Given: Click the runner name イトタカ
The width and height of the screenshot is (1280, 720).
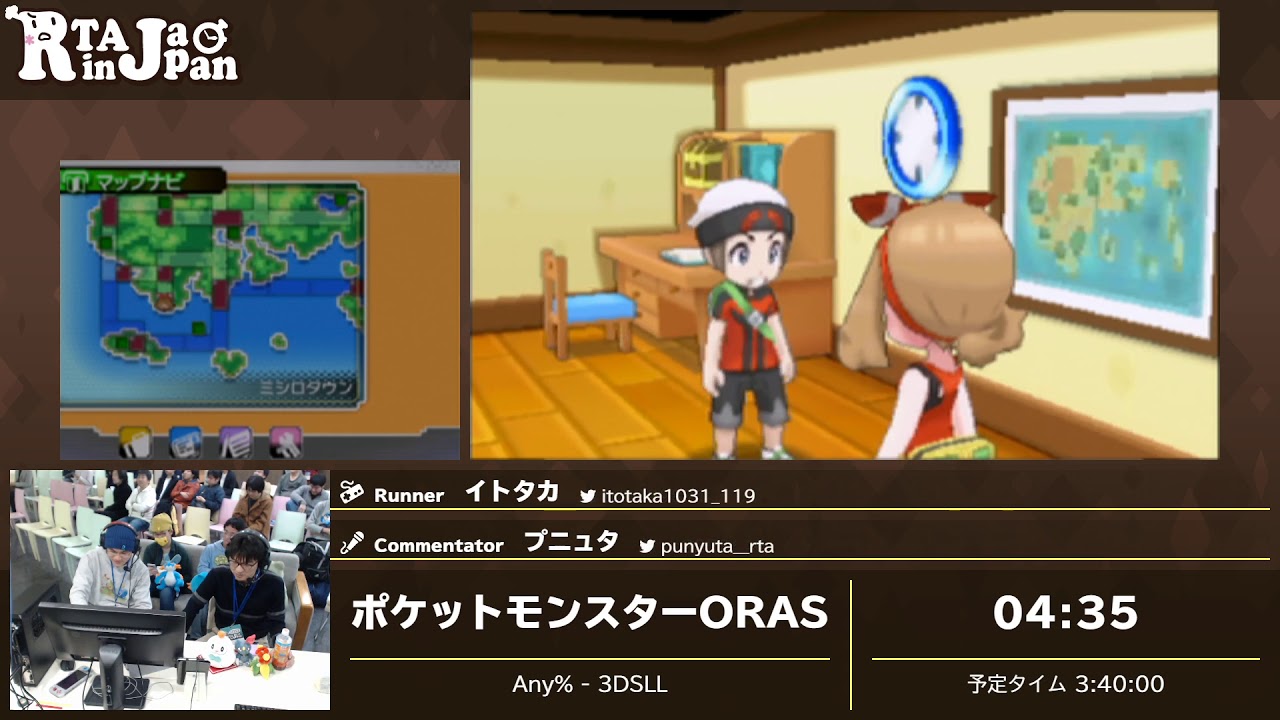Looking at the screenshot, I should pos(512,490).
